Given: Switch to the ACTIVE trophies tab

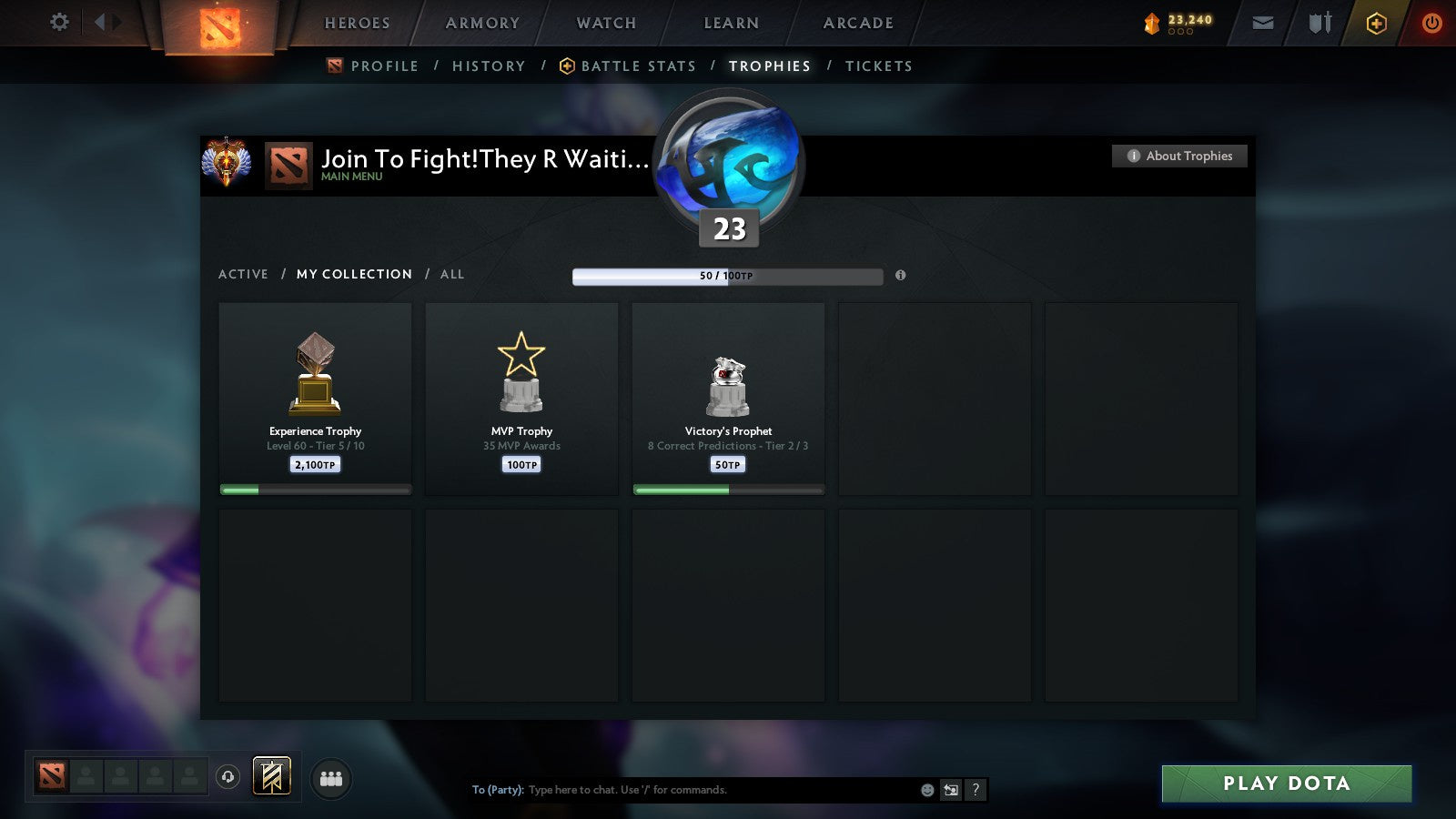Looking at the screenshot, I should coord(244,274).
